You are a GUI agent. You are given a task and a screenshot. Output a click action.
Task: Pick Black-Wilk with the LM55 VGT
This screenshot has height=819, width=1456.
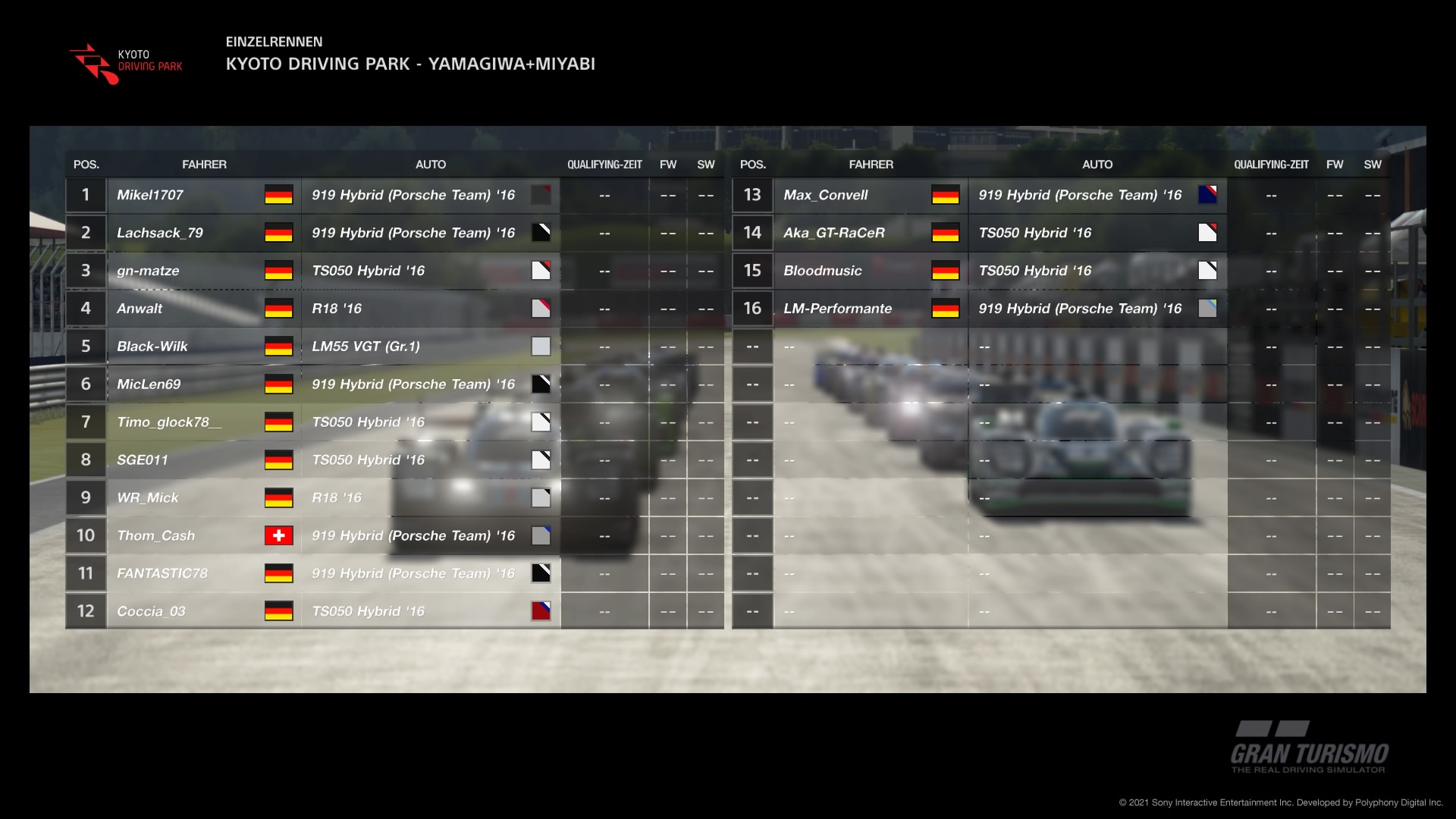point(152,347)
